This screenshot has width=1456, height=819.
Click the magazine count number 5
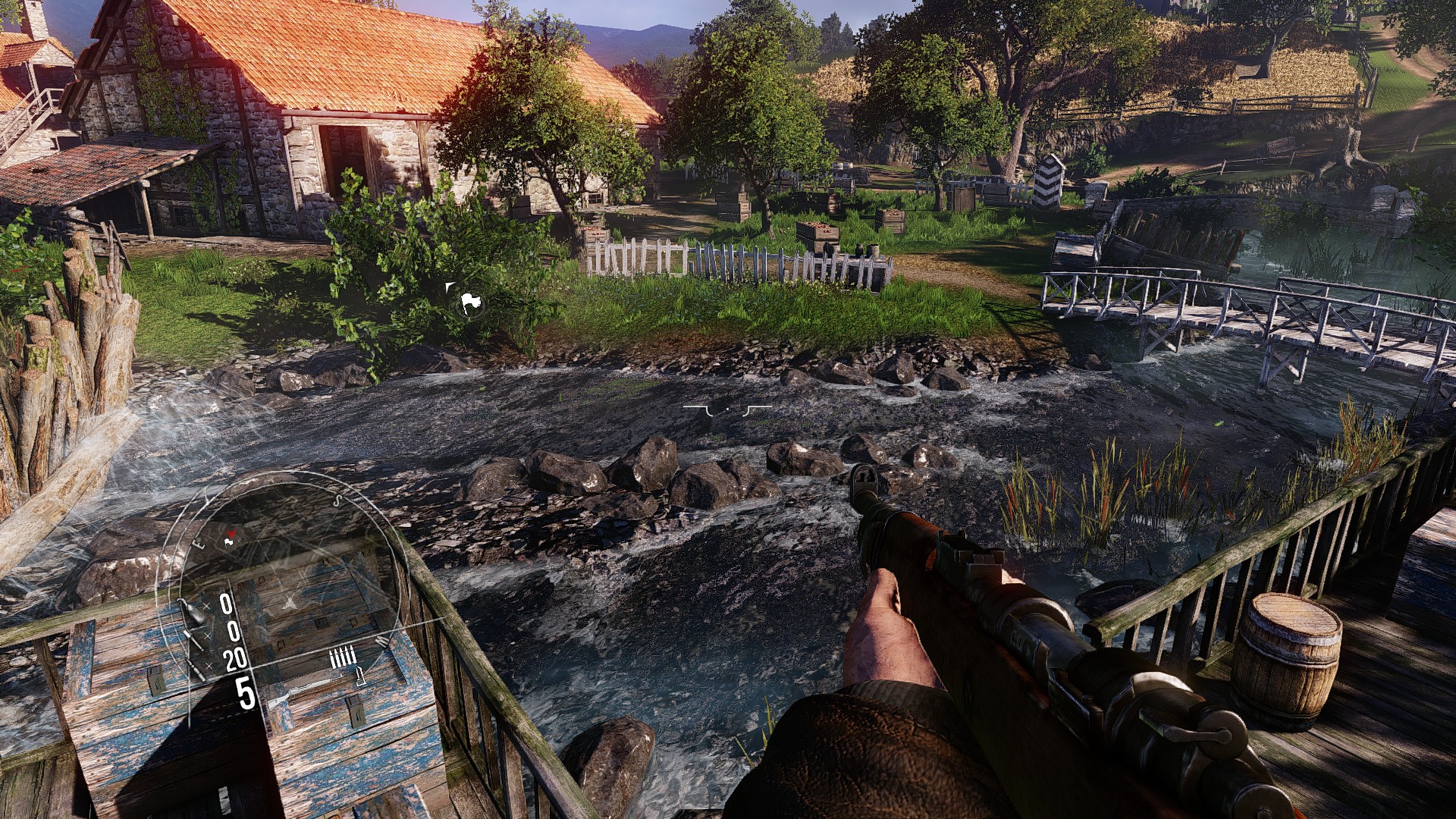click(246, 692)
